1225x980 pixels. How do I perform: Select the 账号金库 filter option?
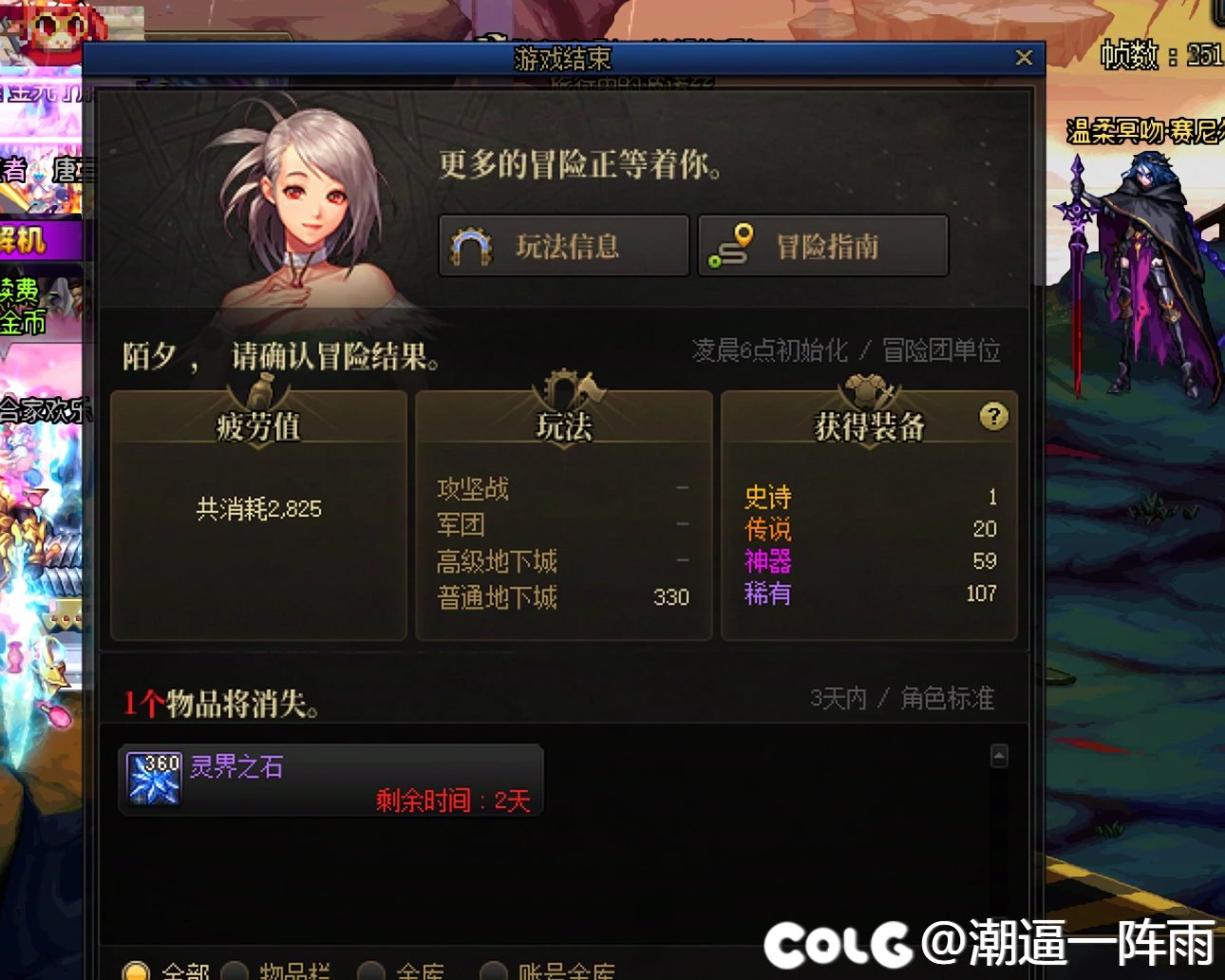tap(495, 971)
